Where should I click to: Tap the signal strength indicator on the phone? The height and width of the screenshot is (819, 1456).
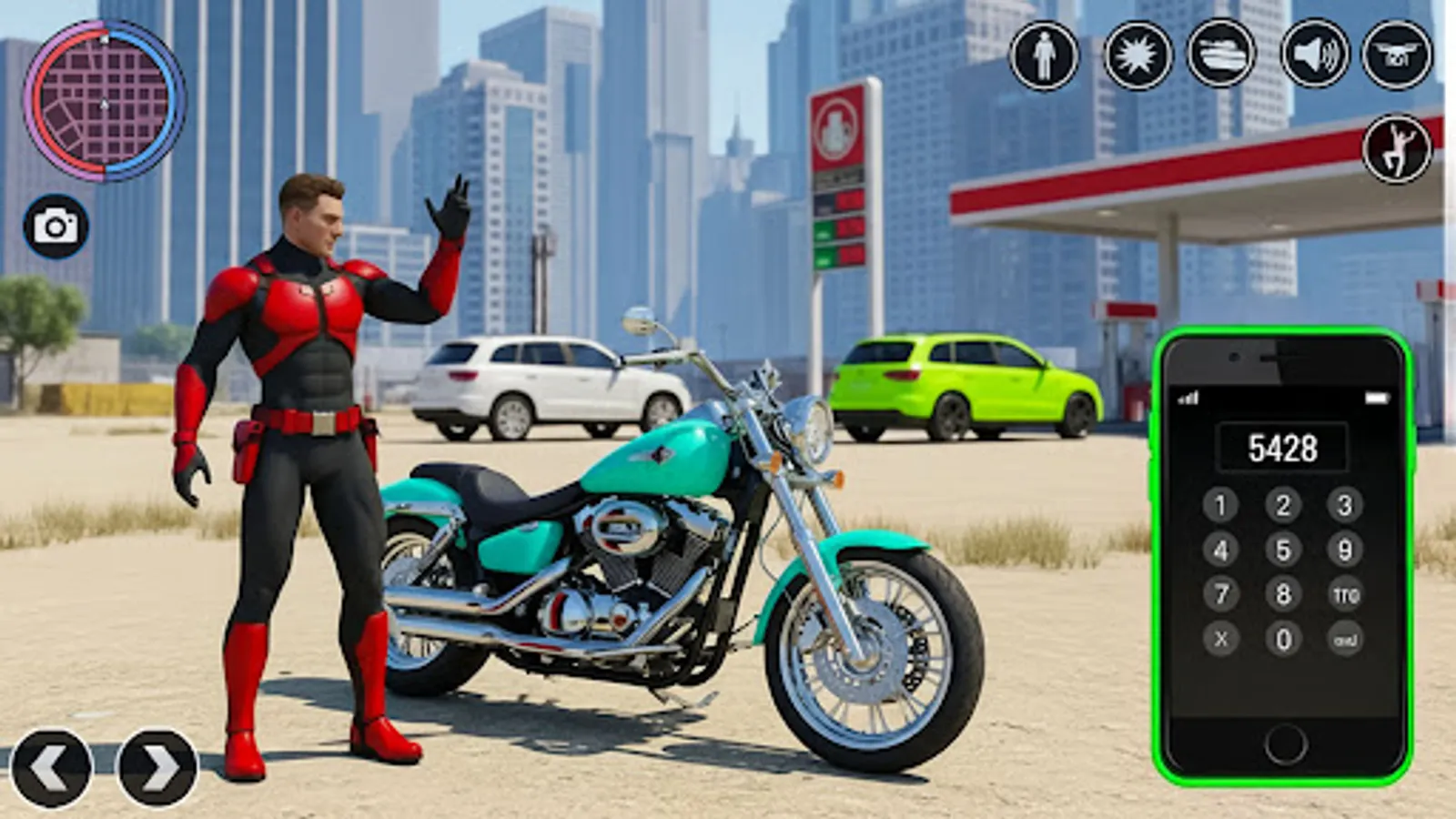(1188, 399)
